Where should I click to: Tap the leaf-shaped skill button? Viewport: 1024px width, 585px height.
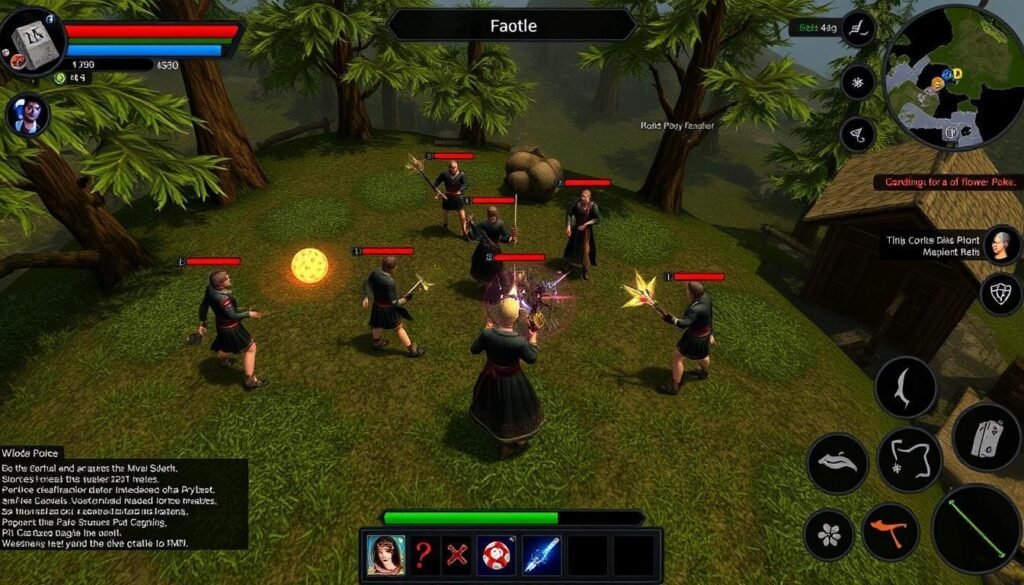point(837,463)
